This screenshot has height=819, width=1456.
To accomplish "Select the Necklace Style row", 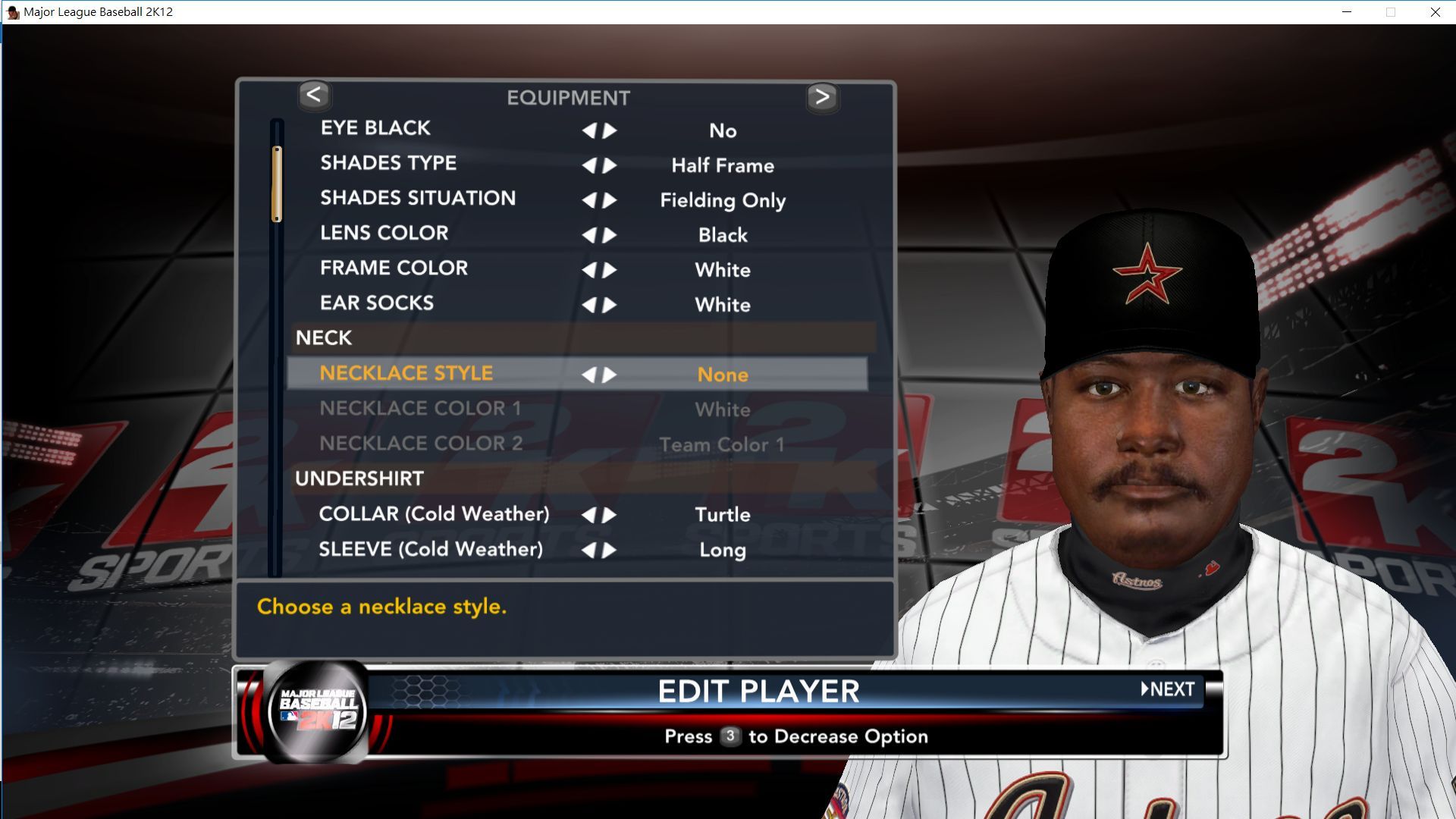I will pos(406,373).
